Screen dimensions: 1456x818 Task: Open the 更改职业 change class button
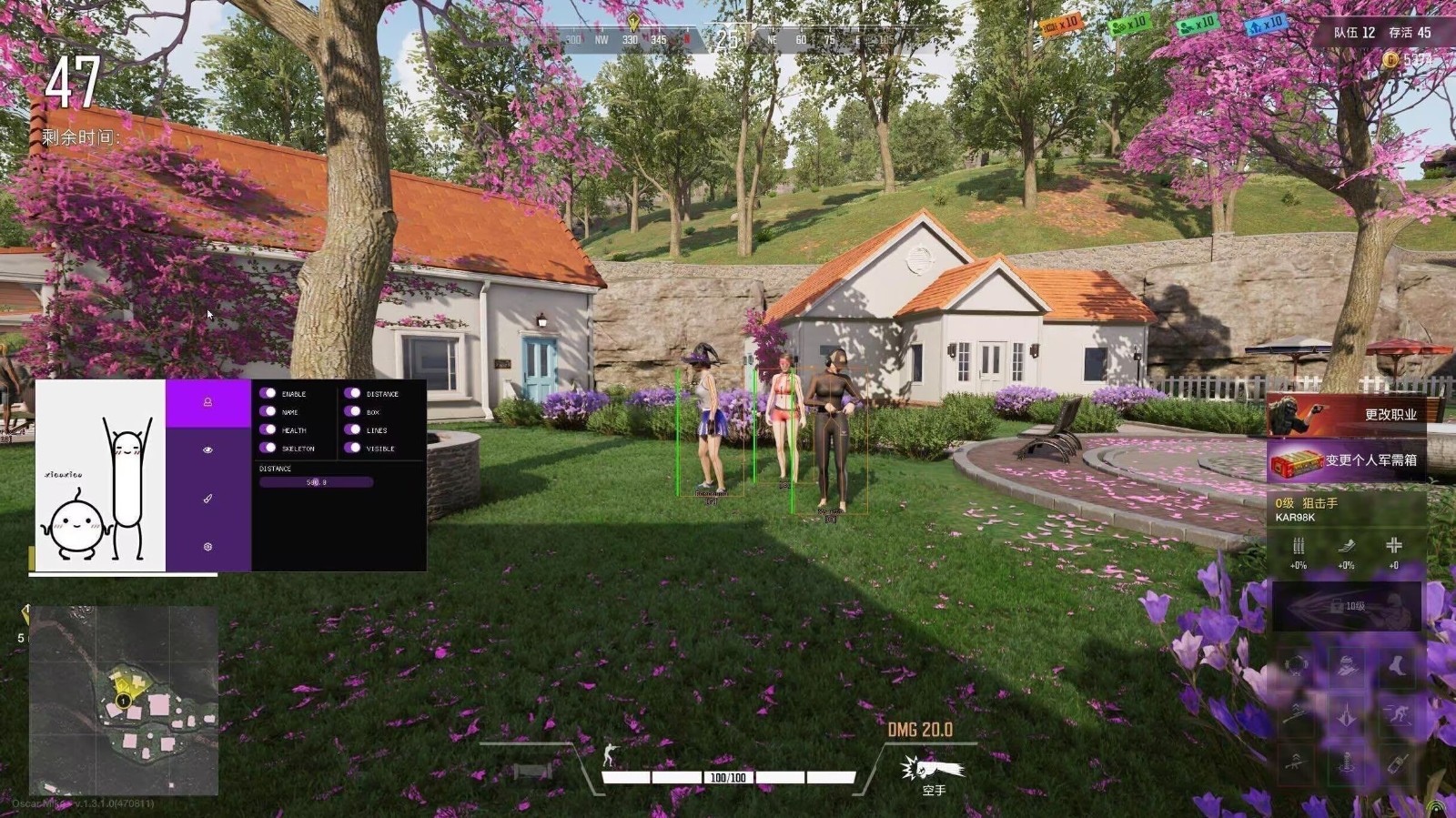(x=1345, y=415)
